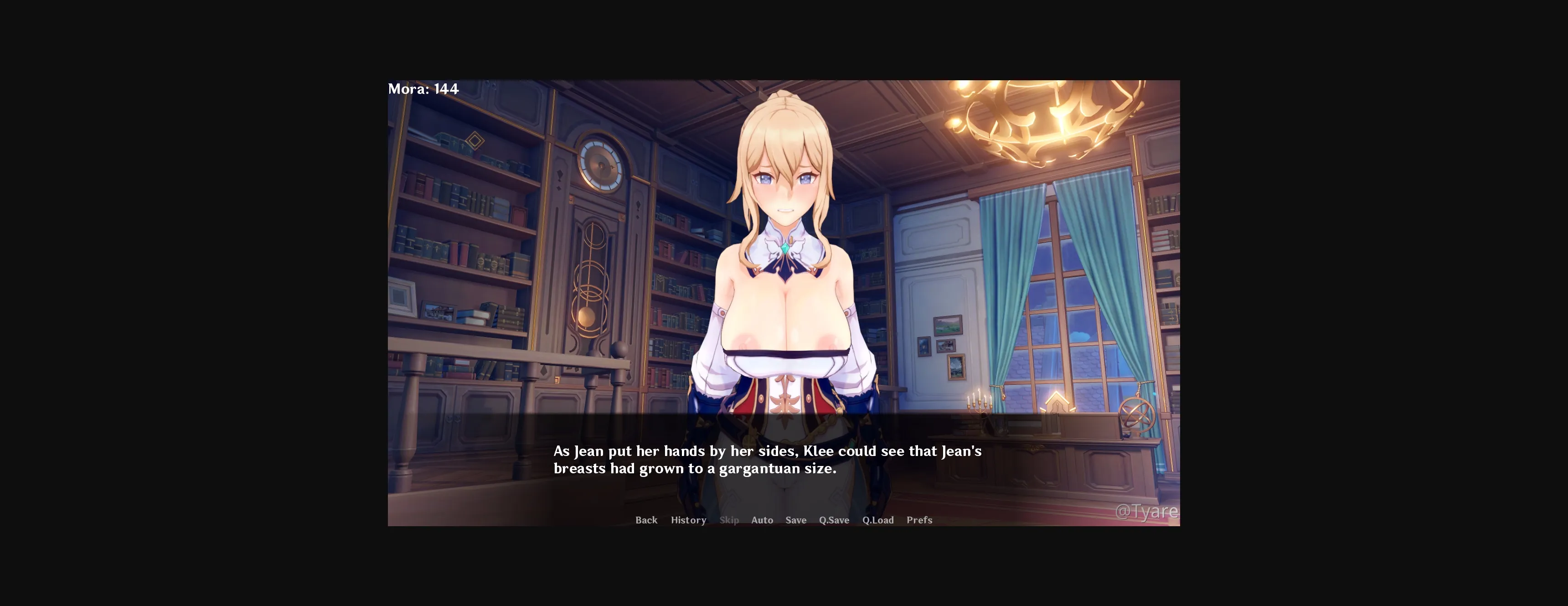Viewport: 1568px width, 606px height.
Task: Click Back at the far left of the menu
Action: click(x=646, y=520)
